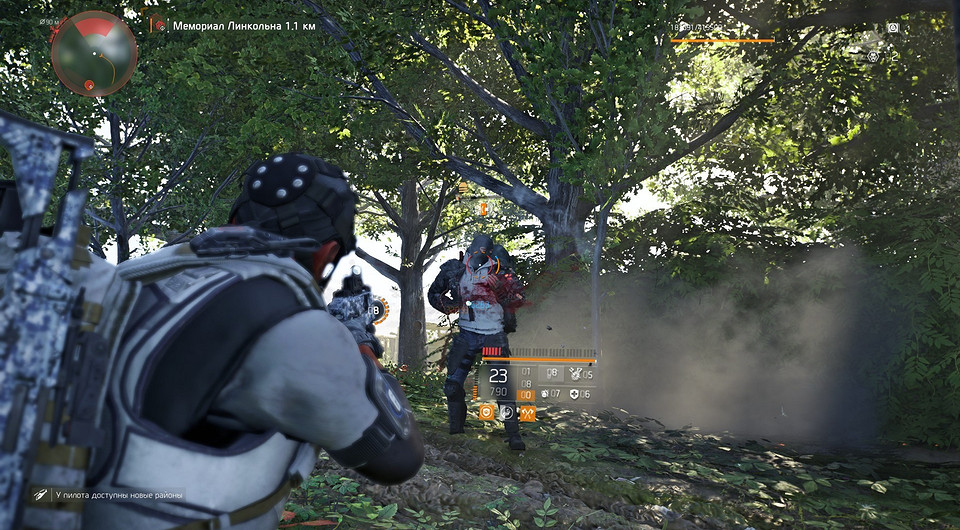Open the circular minimap radar
Image resolution: width=960 pixels, height=530 pixels.
coord(94,53)
